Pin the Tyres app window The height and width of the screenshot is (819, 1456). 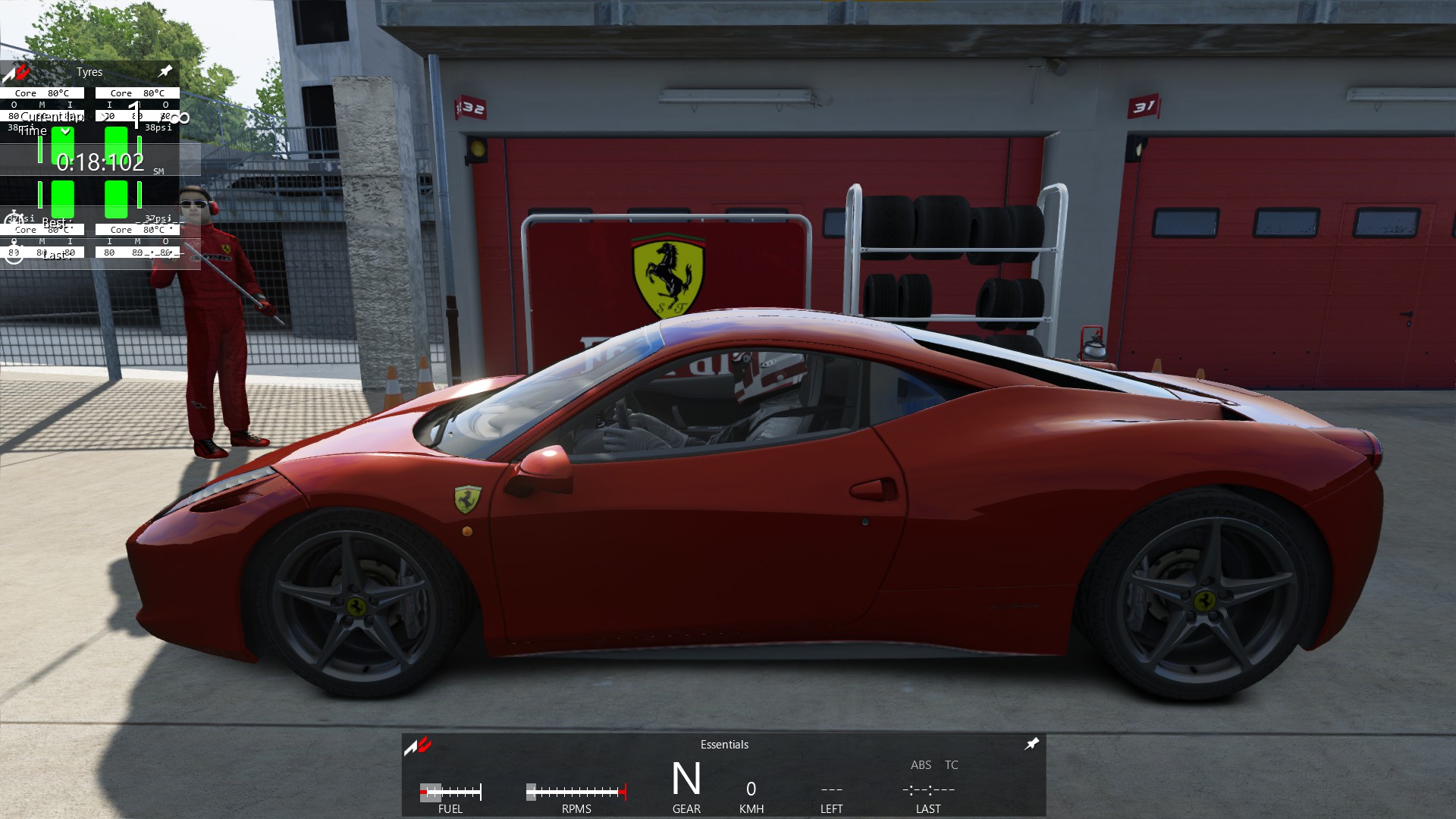pos(165,71)
